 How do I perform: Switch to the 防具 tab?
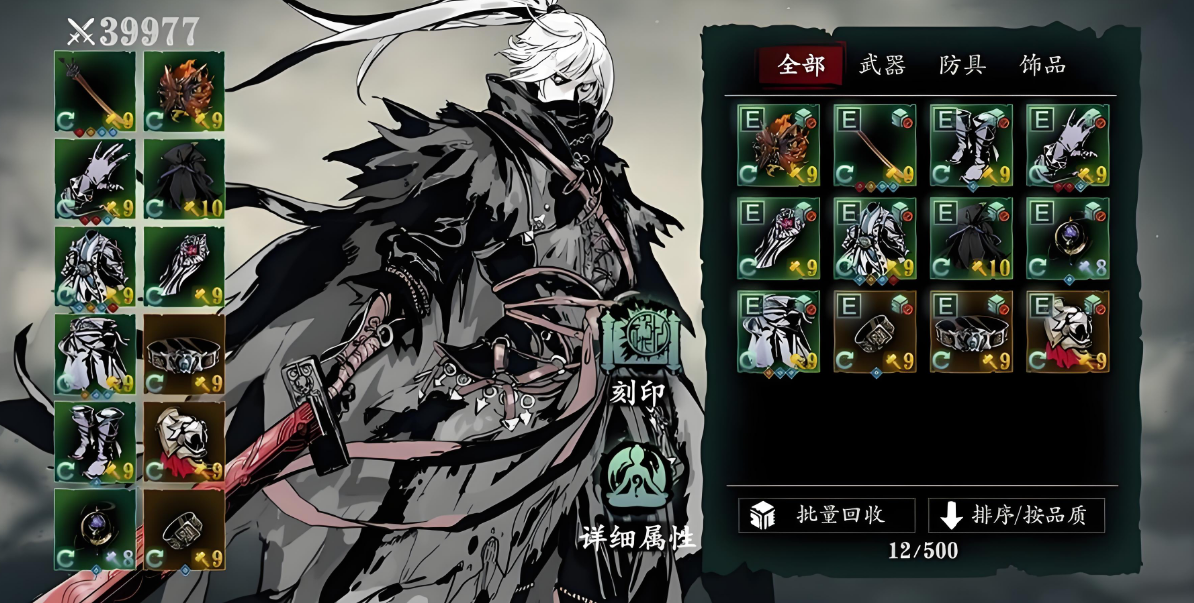point(962,66)
